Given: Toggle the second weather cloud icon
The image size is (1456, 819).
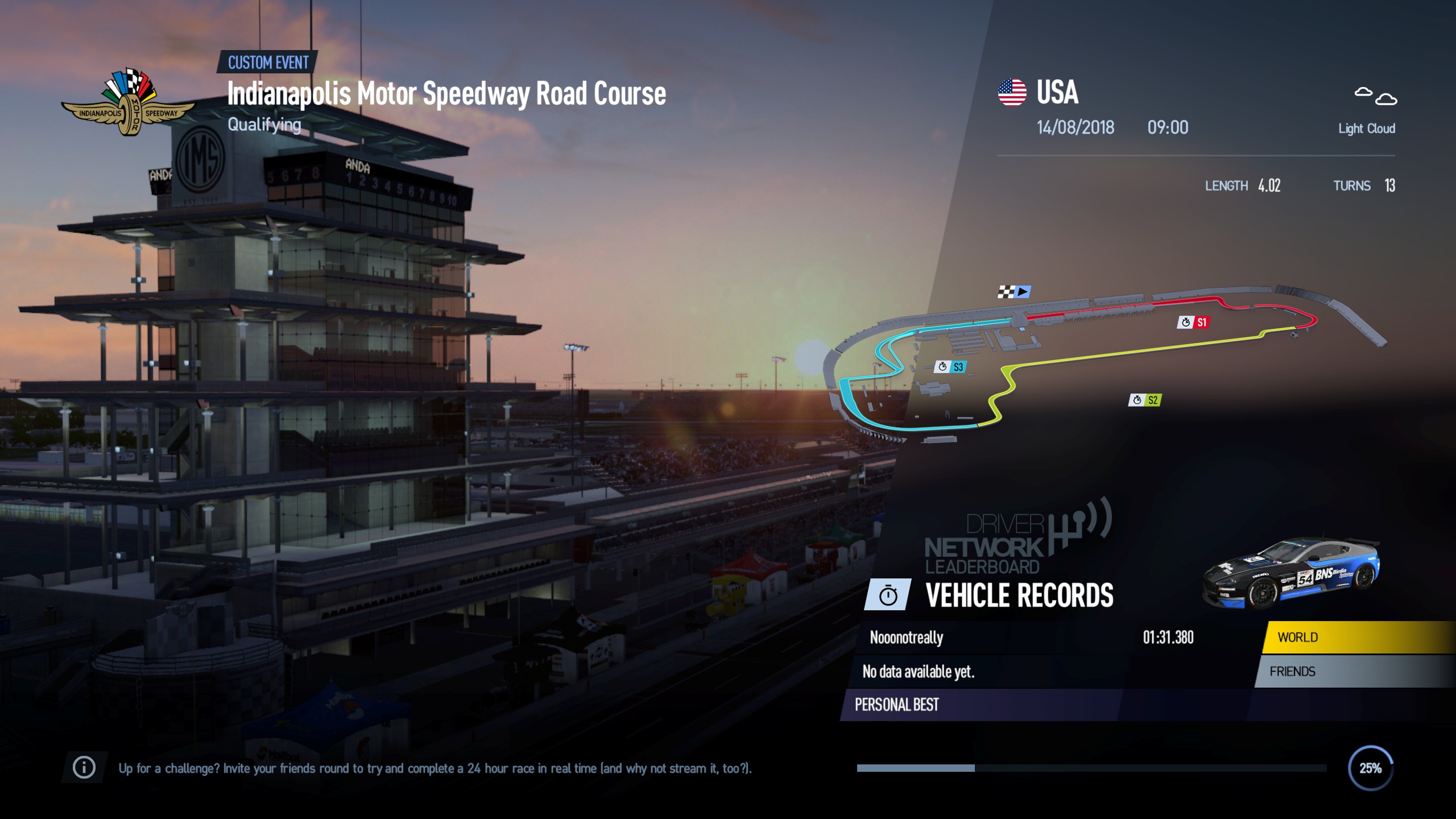Looking at the screenshot, I should pyautogui.click(x=1387, y=98).
